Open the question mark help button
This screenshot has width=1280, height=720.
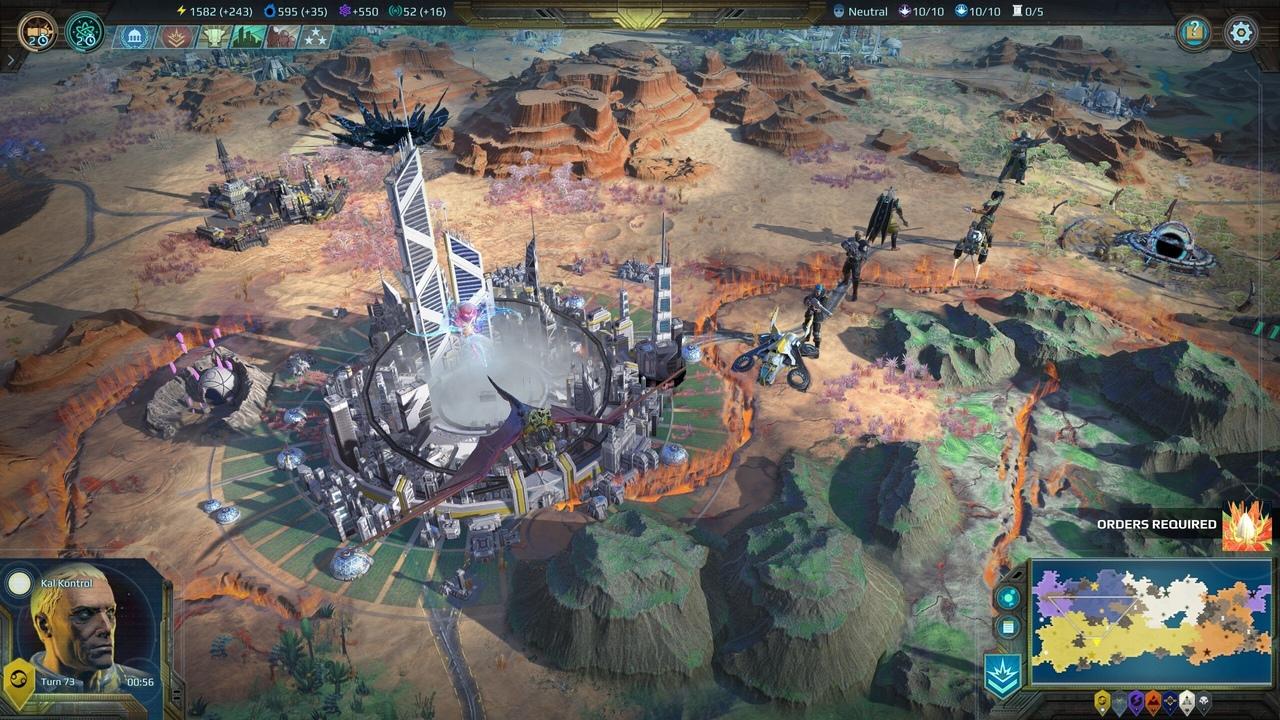click(1192, 32)
